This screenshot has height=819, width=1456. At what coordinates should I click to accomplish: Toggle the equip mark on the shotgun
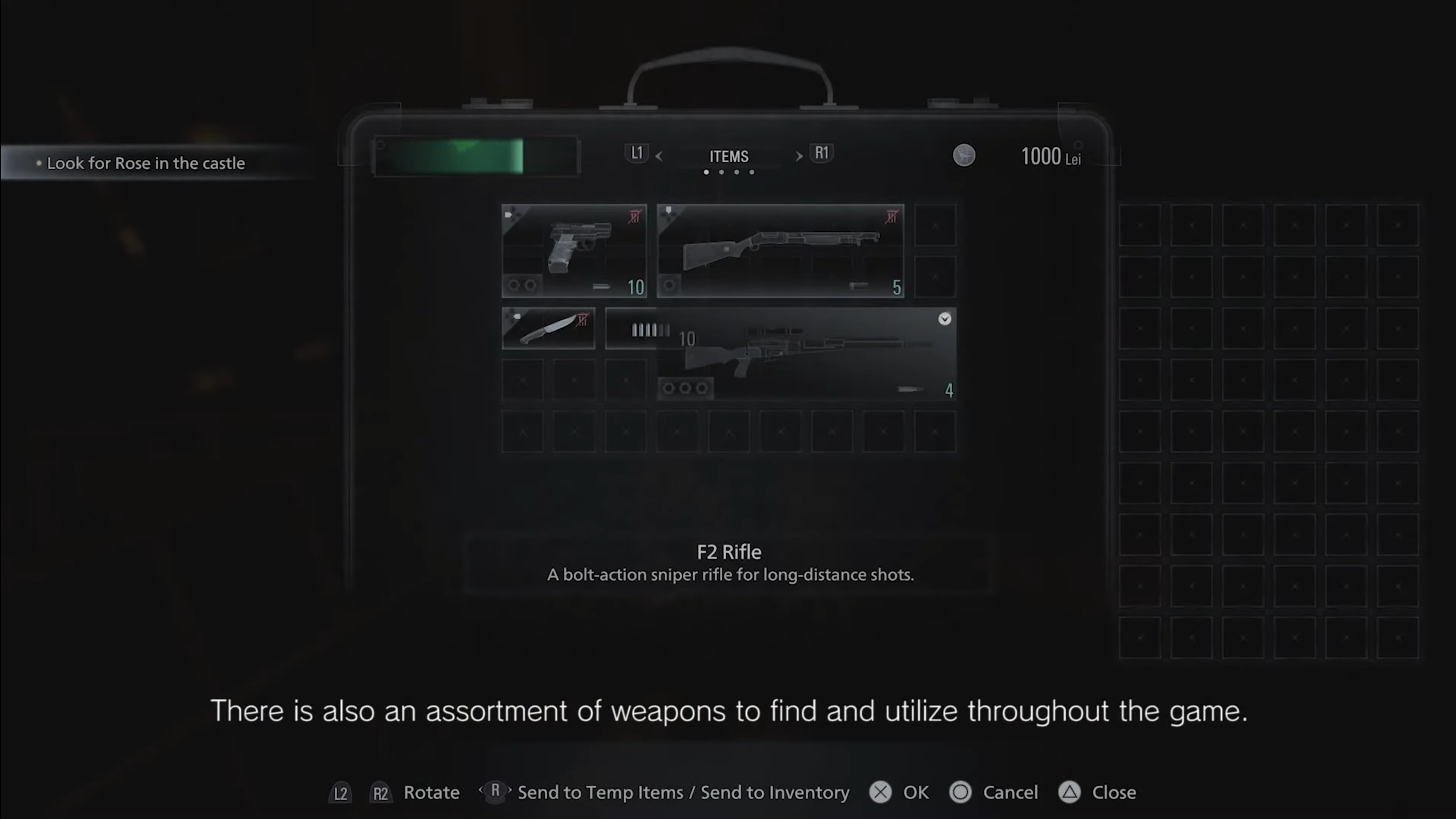[892, 217]
